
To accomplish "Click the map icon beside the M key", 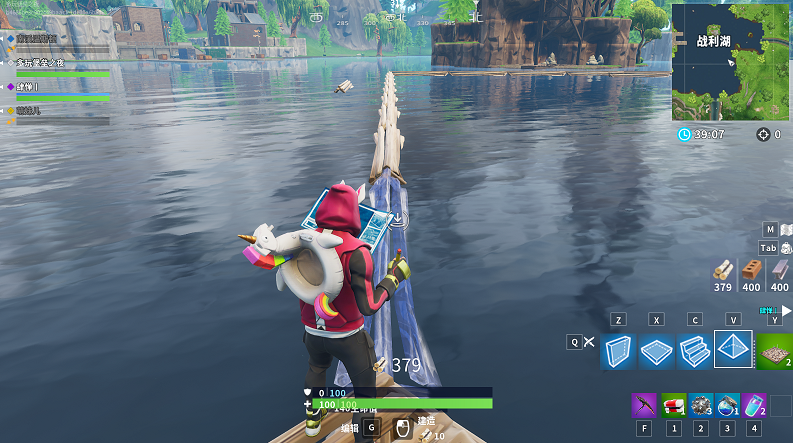I will click(786, 229).
